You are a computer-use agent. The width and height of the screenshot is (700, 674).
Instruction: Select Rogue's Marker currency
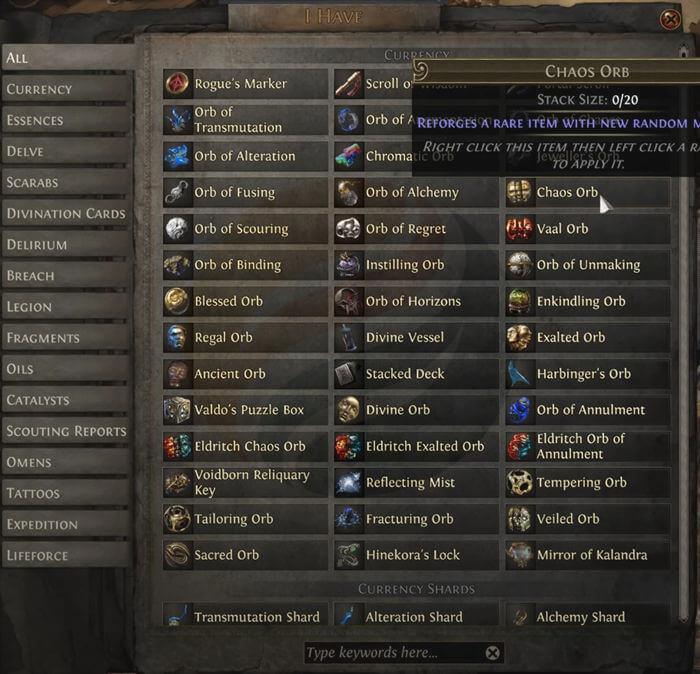click(245, 84)
